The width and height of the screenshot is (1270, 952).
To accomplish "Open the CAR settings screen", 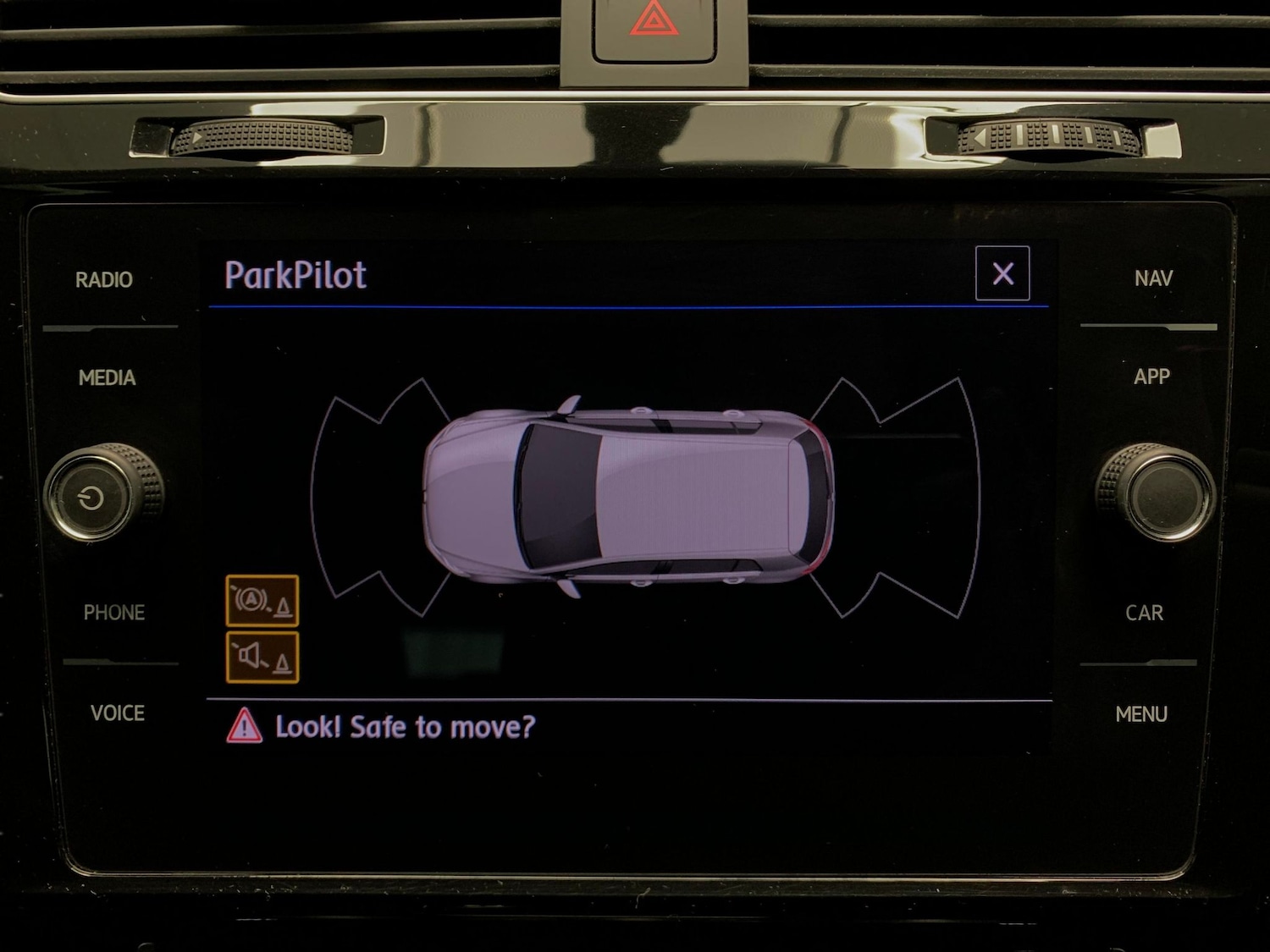I will (x=1145, y=613).
